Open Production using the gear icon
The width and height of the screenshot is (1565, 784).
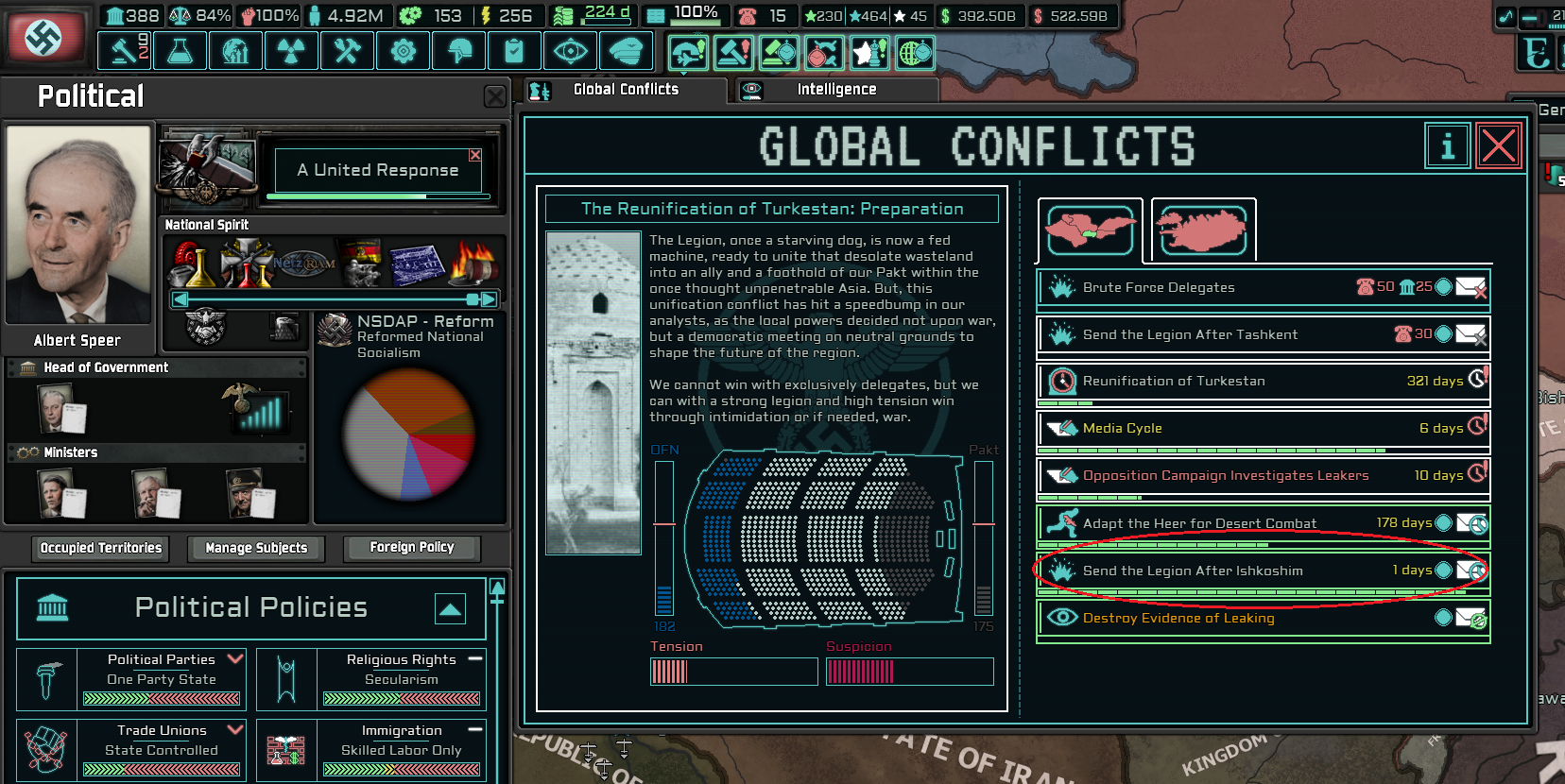coord(403,50)
